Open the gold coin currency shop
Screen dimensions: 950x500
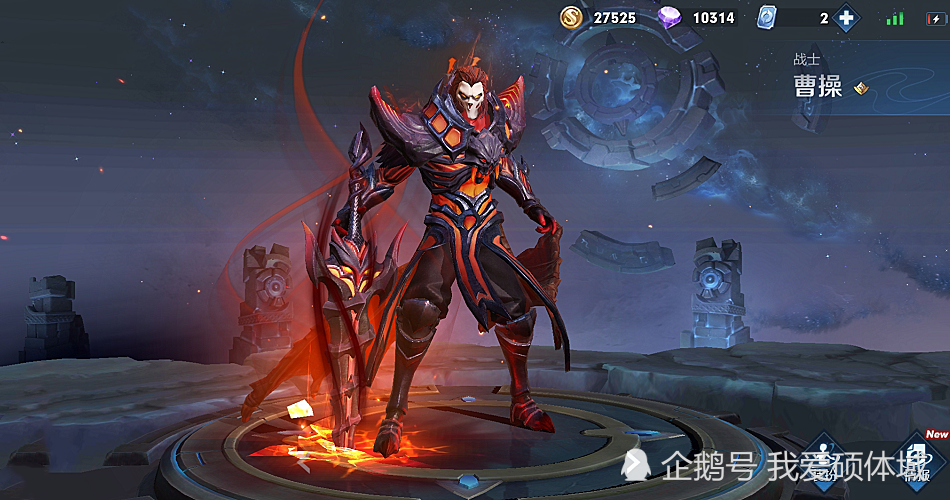(x=572, y=17)
